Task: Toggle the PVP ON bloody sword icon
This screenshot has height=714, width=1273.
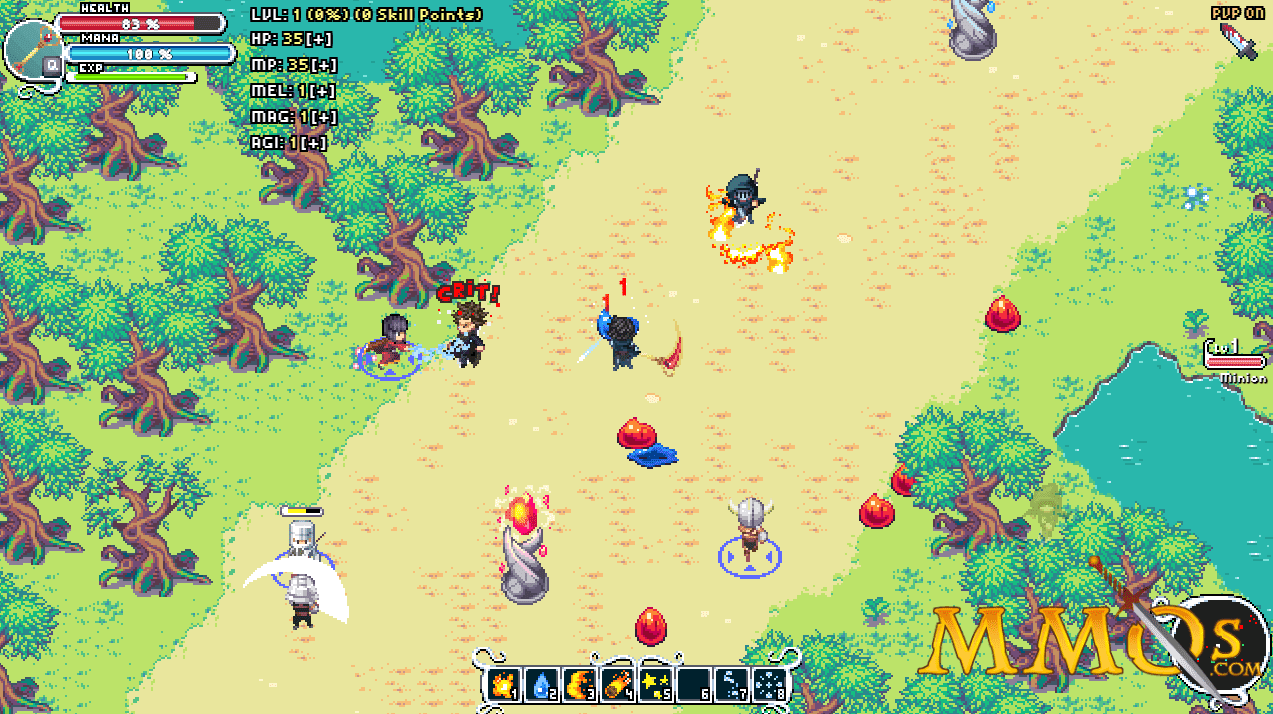Action: pyautogui.click(x=1238, y=41)
